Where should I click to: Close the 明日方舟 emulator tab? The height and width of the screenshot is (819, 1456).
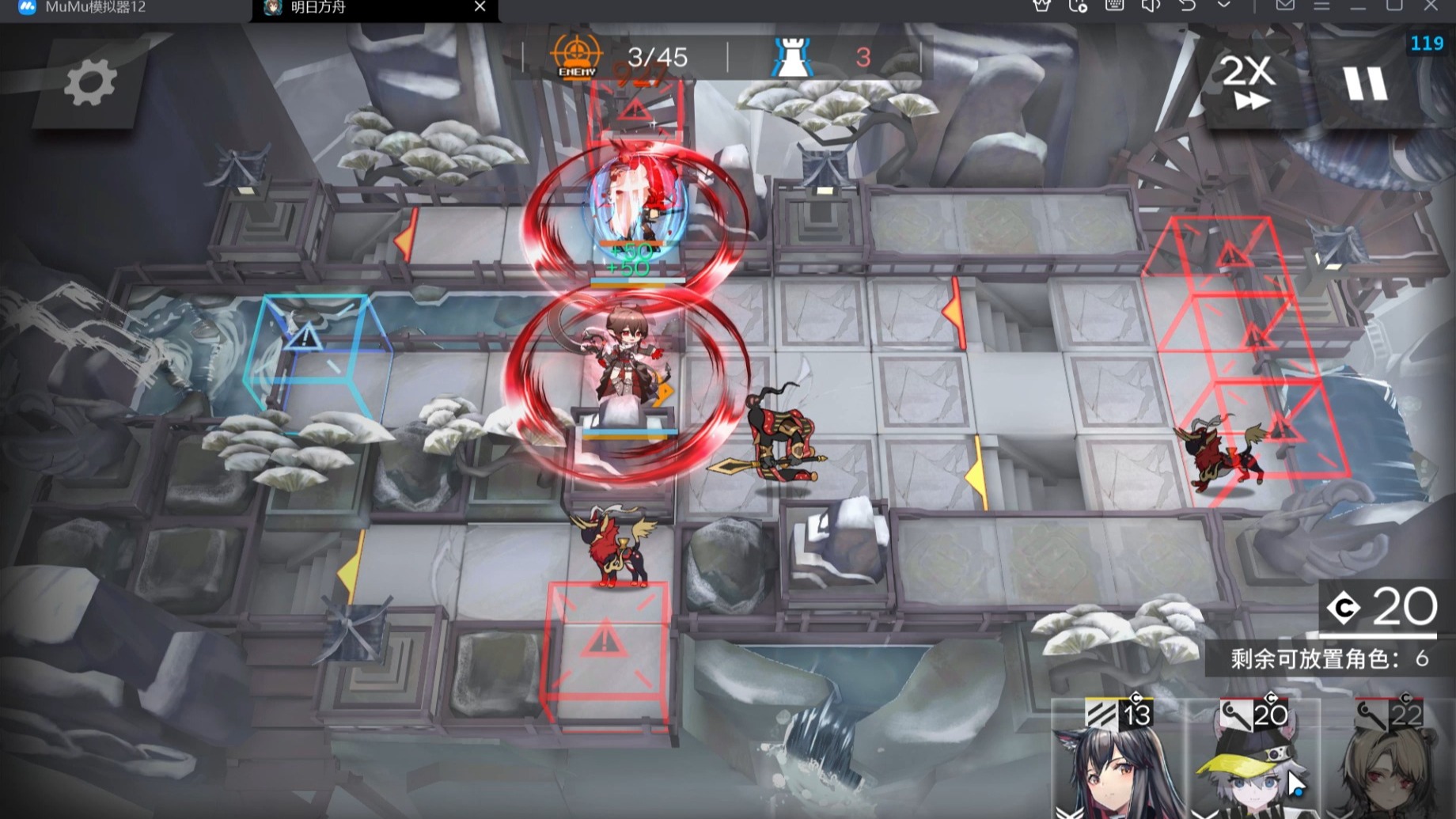coord(480,7)
